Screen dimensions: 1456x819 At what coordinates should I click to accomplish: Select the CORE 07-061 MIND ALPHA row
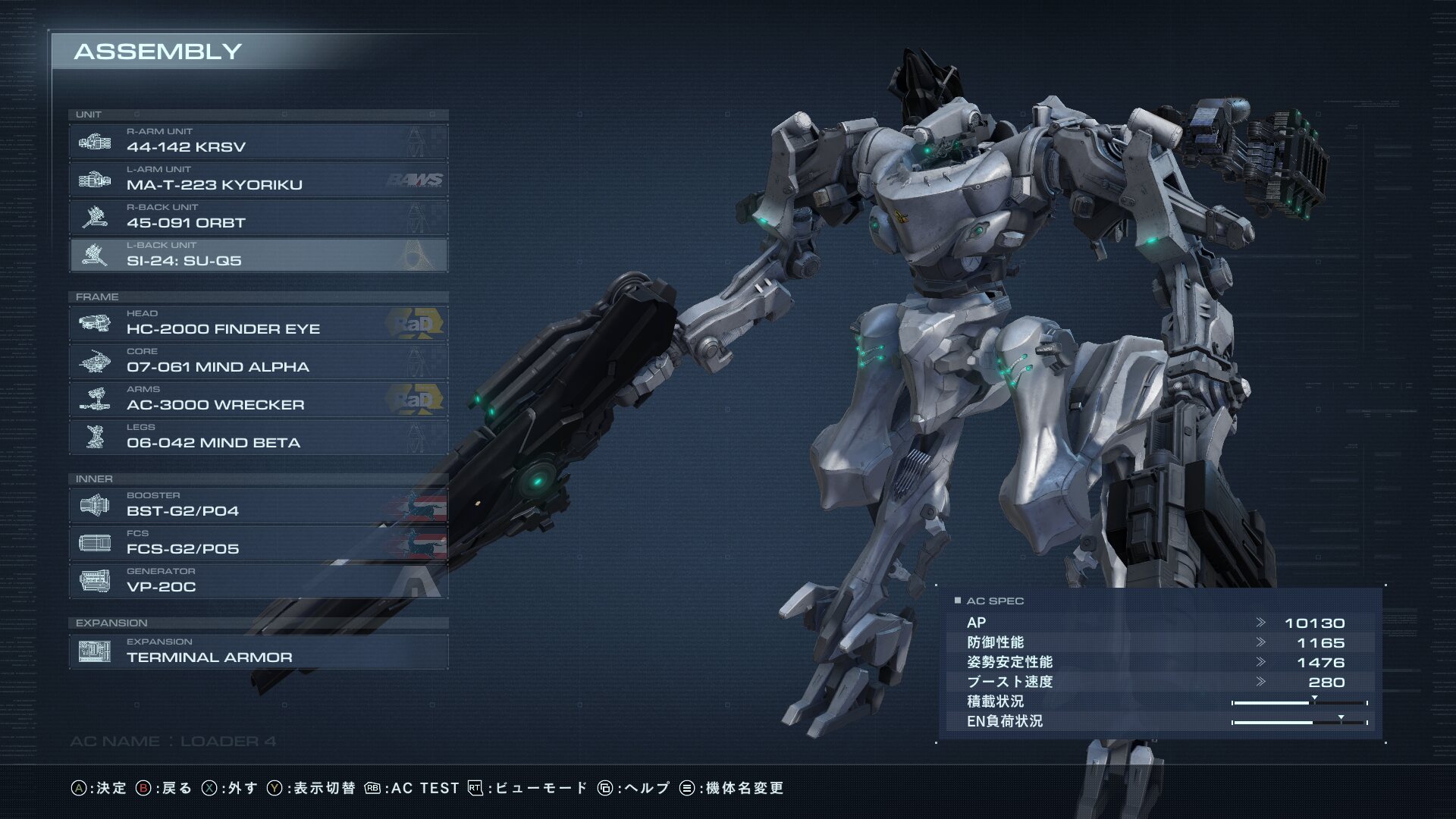[258, 361]
